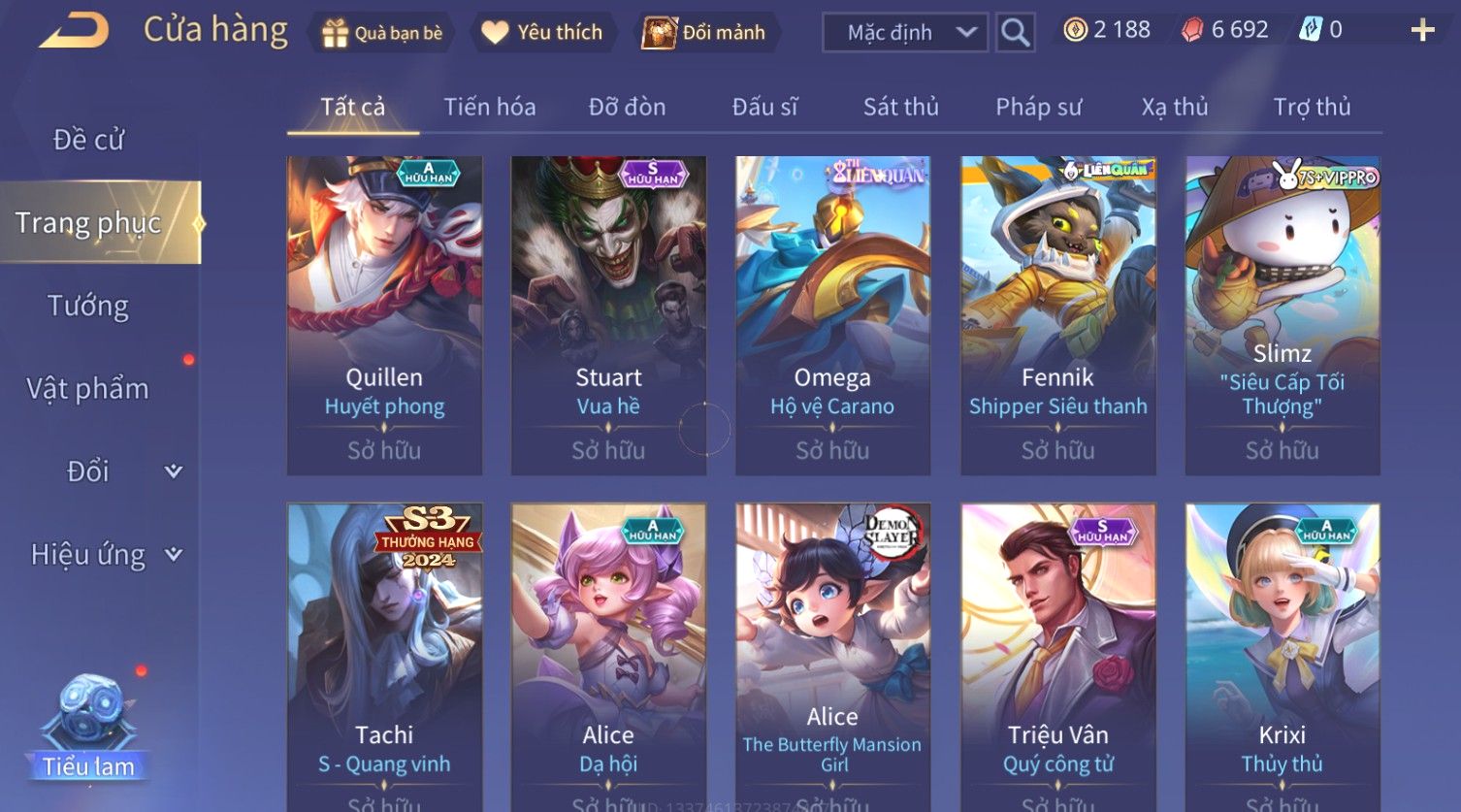This screenshot has height=812, width=1461.
Task: Select the Pháp sư category tab
Action: (x=1038, y=107)
